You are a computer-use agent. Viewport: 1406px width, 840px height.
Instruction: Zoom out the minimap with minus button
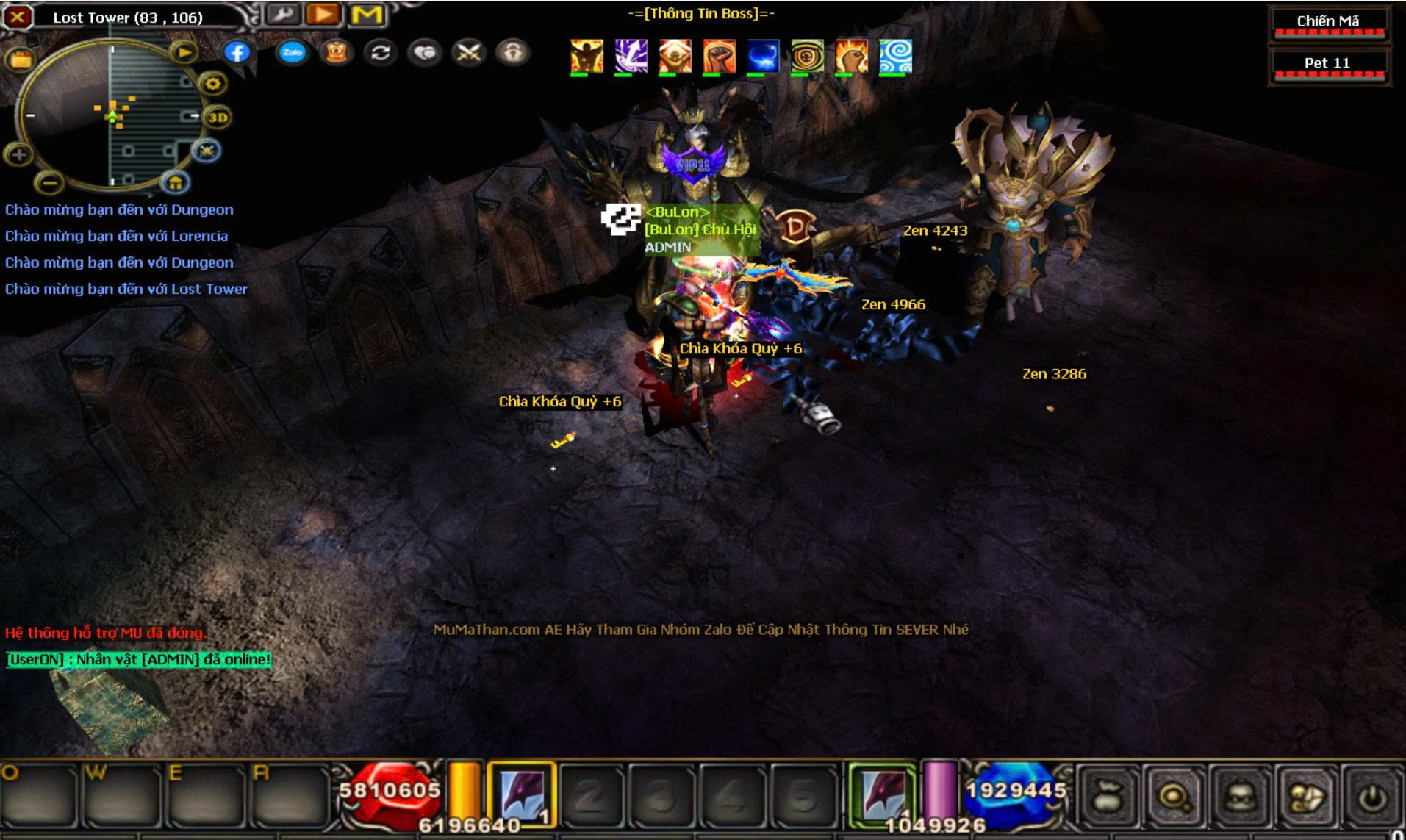click(x=49, y=181)
